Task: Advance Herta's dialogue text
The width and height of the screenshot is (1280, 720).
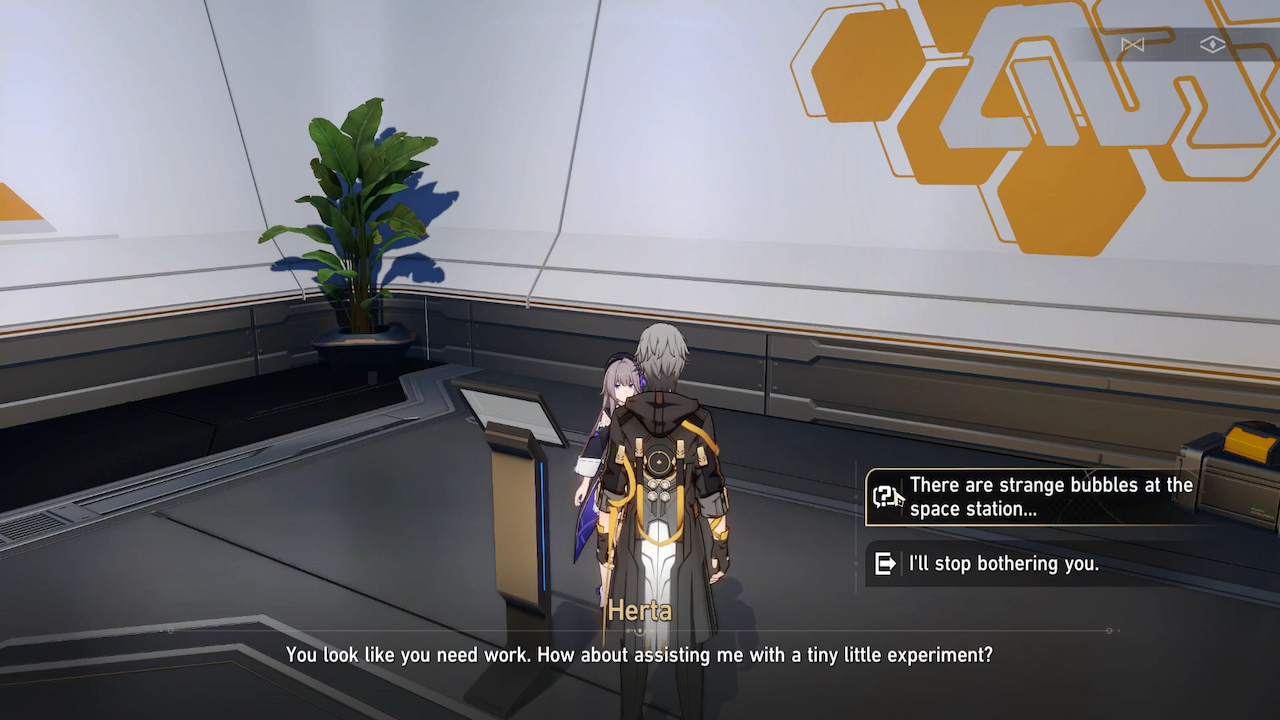Action: [640, 655]
